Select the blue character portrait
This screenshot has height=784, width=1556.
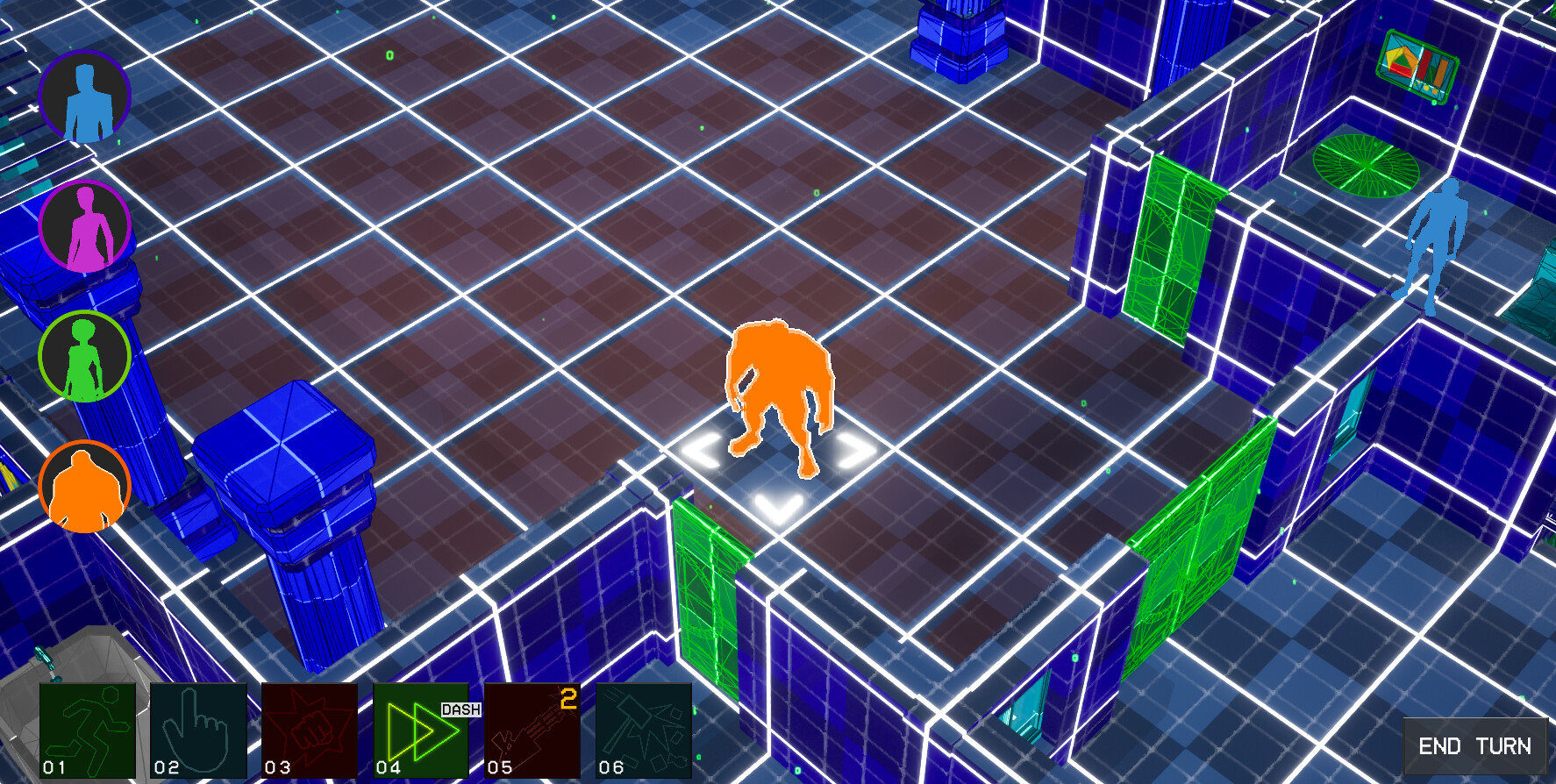coord(83,96)
